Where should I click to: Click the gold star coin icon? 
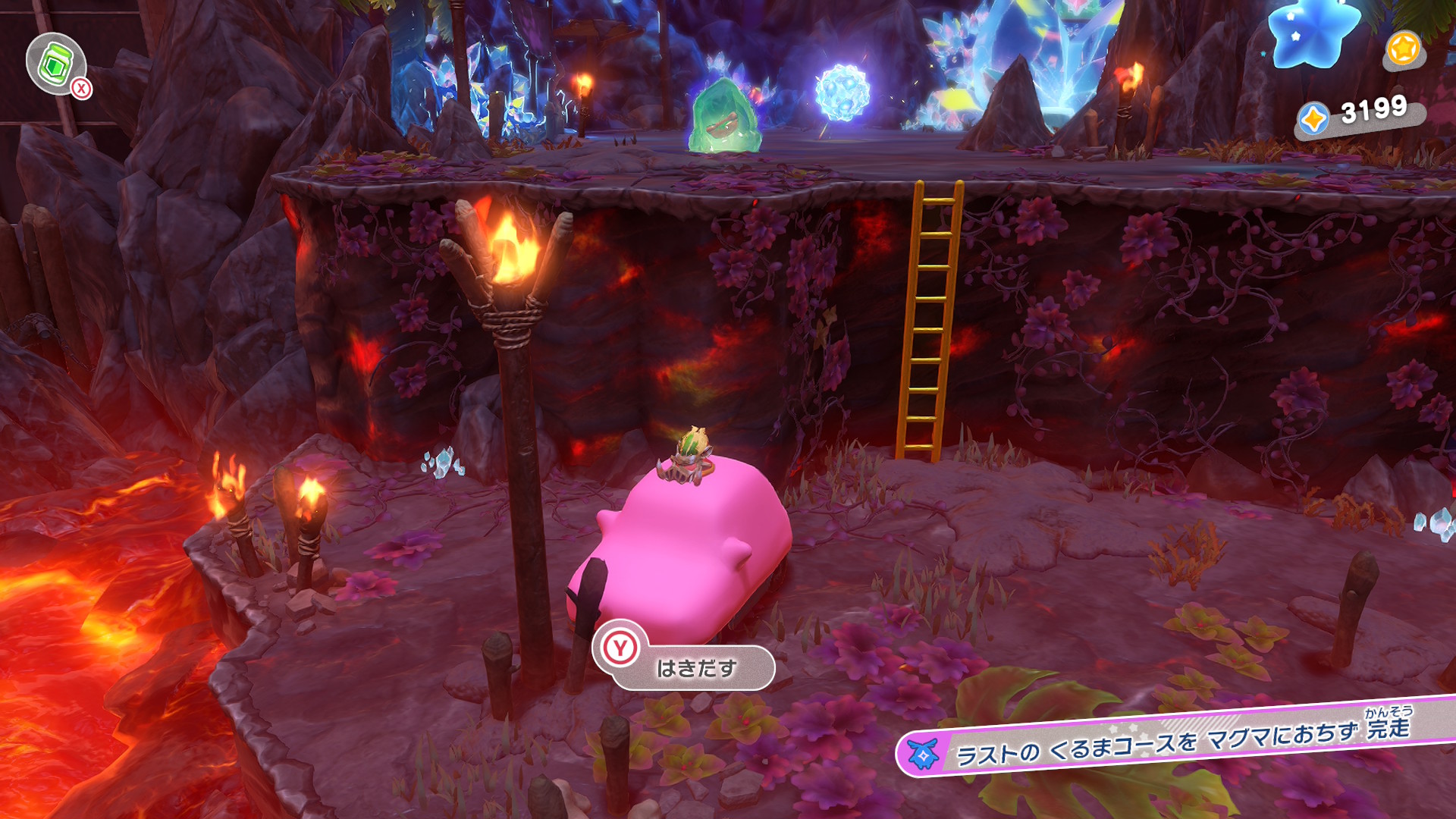[1403, 50]
